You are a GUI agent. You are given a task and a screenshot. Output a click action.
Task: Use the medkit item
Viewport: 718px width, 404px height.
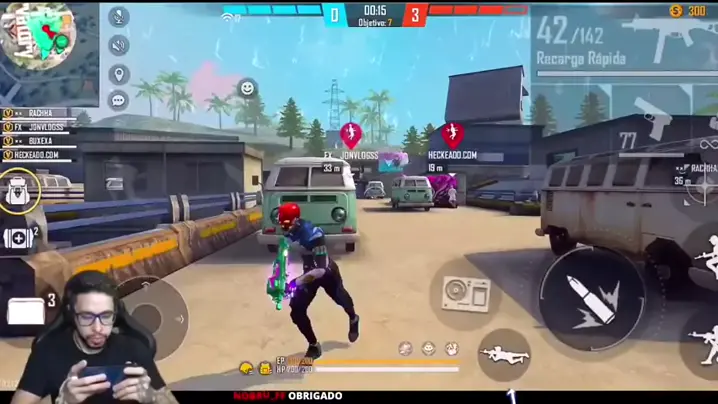pyautogui.click(x=18, y=238)
